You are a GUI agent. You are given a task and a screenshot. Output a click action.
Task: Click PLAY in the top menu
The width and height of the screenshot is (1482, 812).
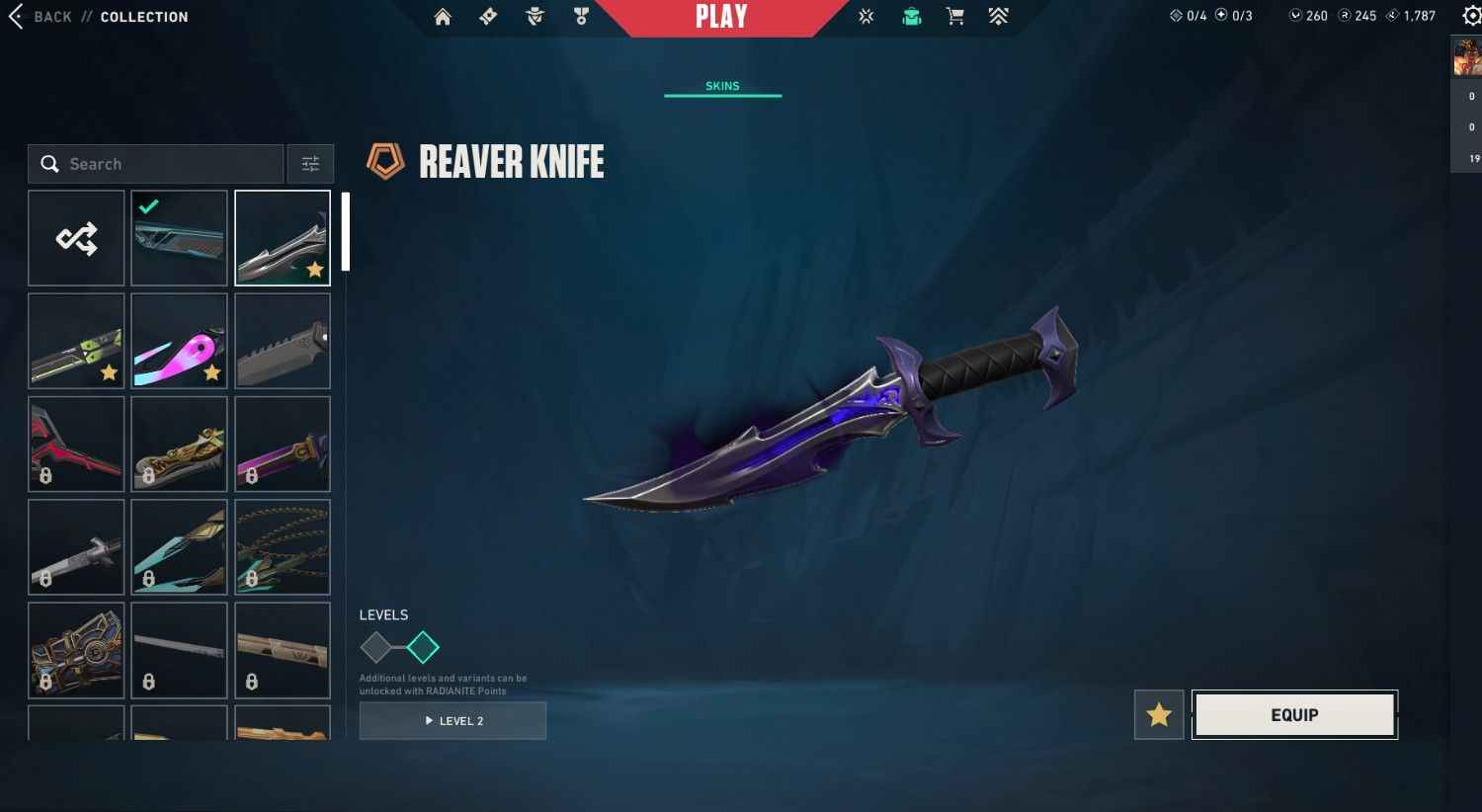tap(722, 17)
